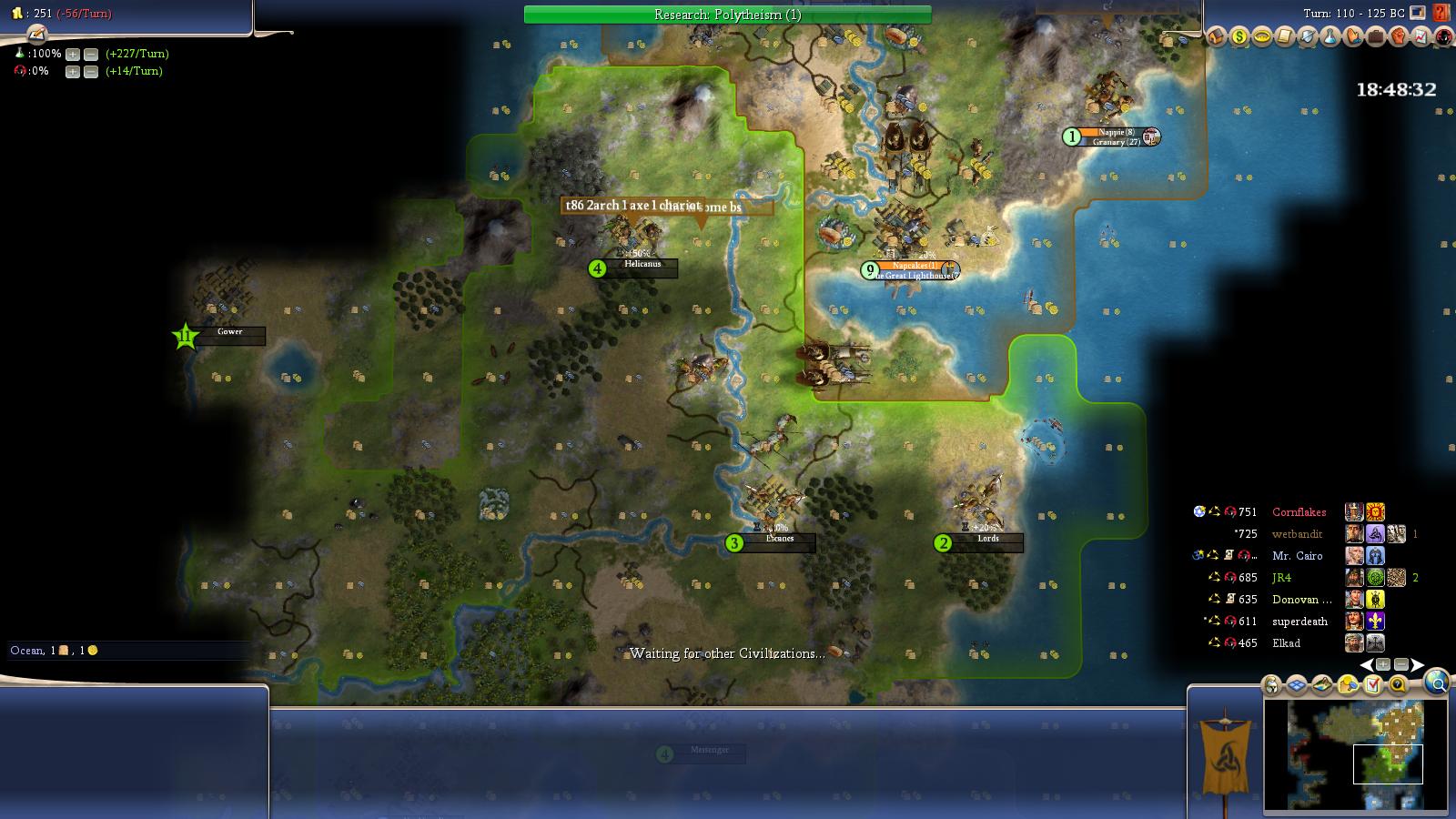This screenshot has height=819, width=1456.
Task: Collapse the minimap with the left arrow
Action: 1366,664
